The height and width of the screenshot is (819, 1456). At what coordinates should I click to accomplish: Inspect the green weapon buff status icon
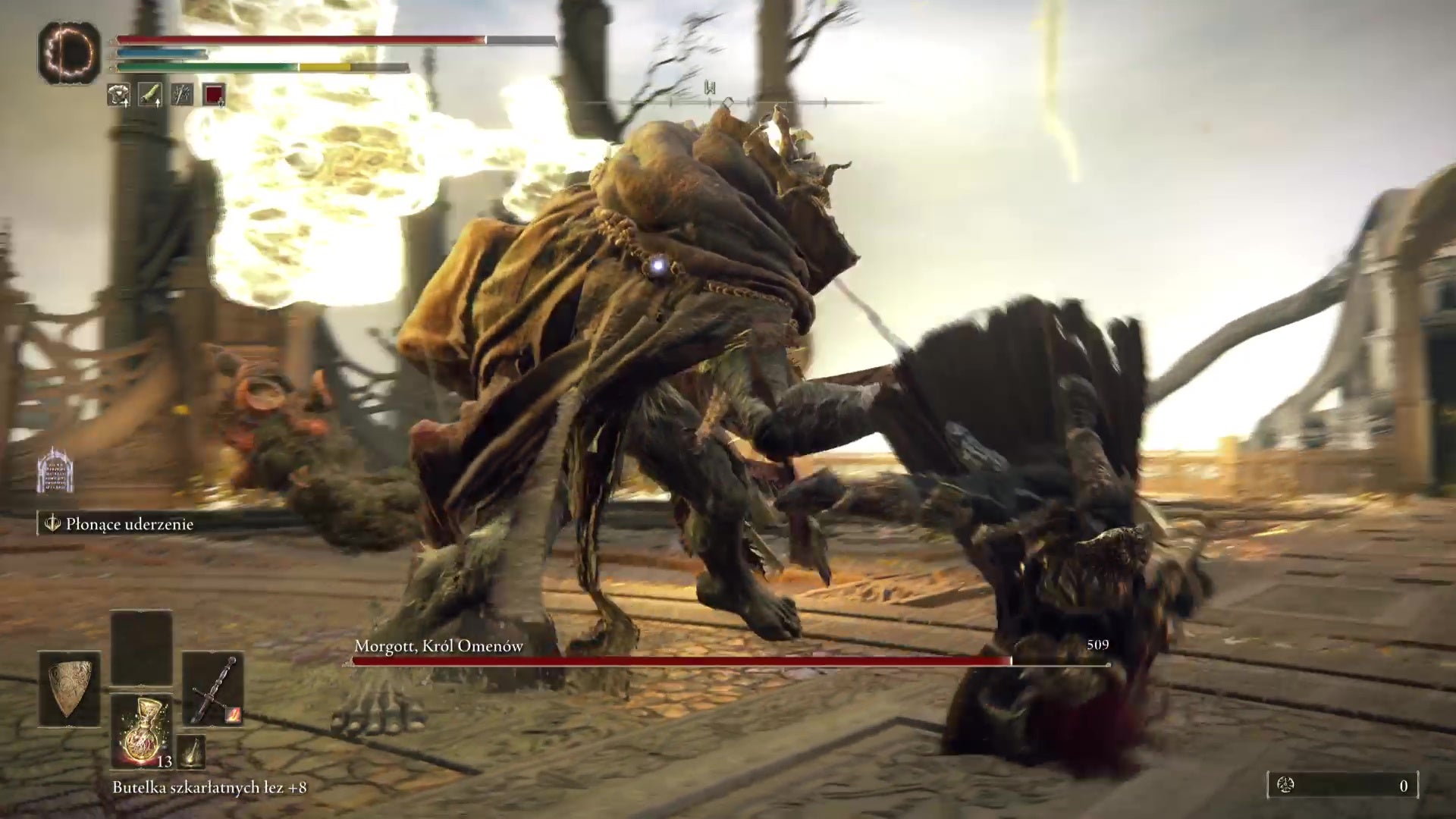coord(150,95)
